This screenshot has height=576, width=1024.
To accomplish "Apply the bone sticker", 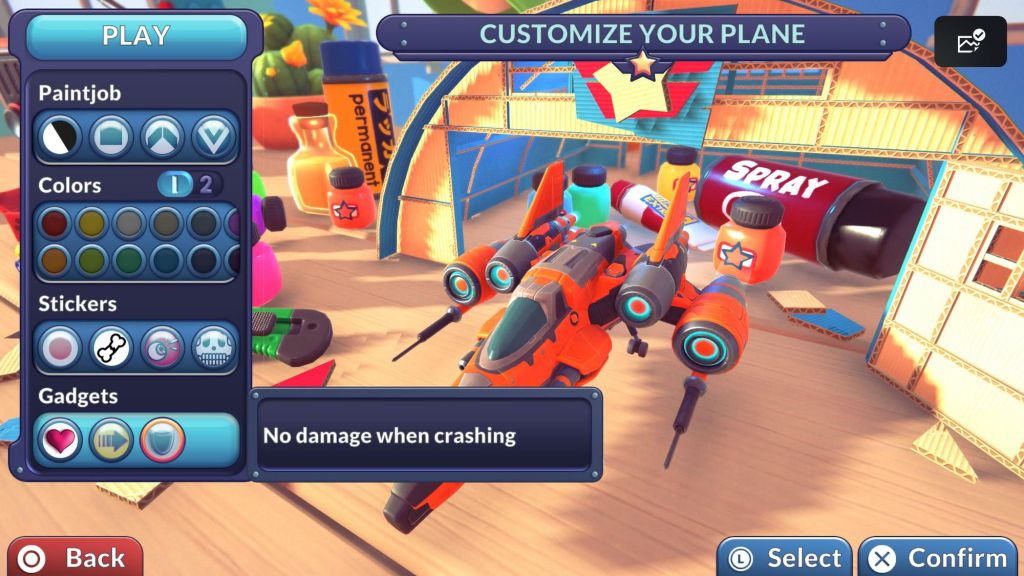I will [x=112, y=347].
